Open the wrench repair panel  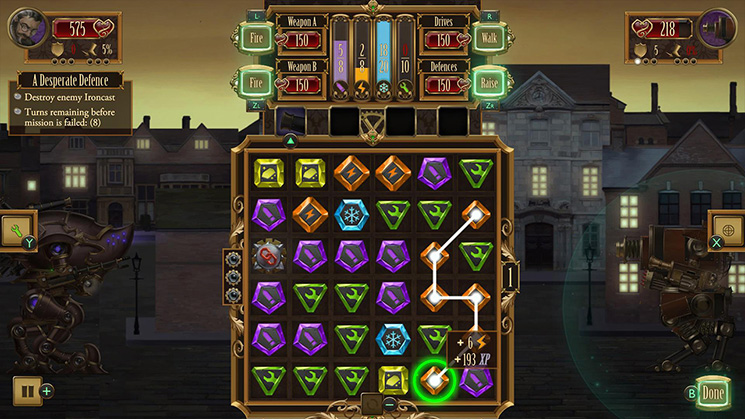point(18,232)
